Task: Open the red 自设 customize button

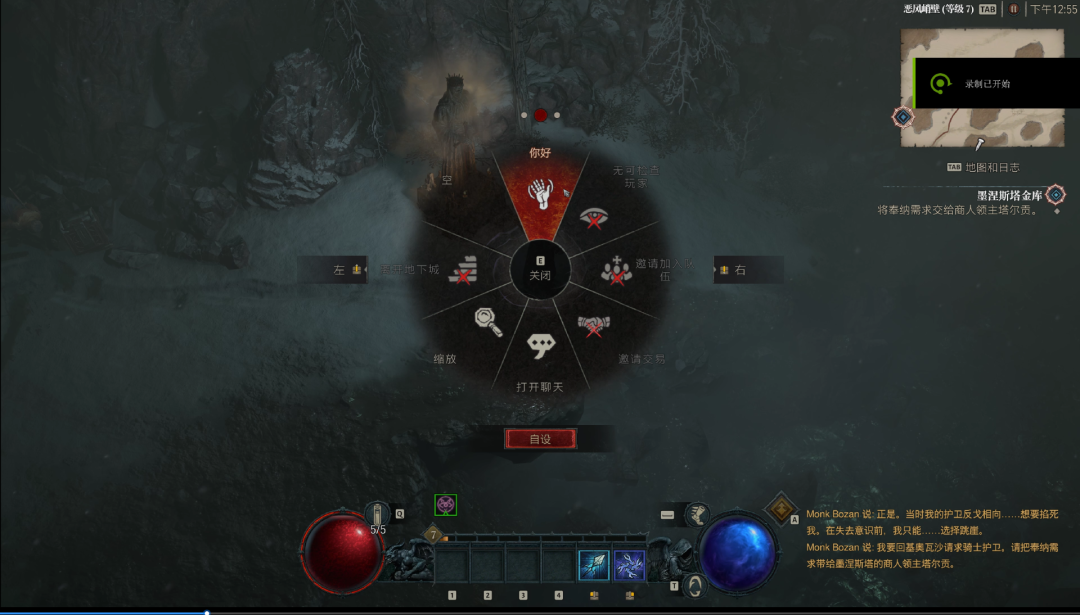Action: coord(540,439)
